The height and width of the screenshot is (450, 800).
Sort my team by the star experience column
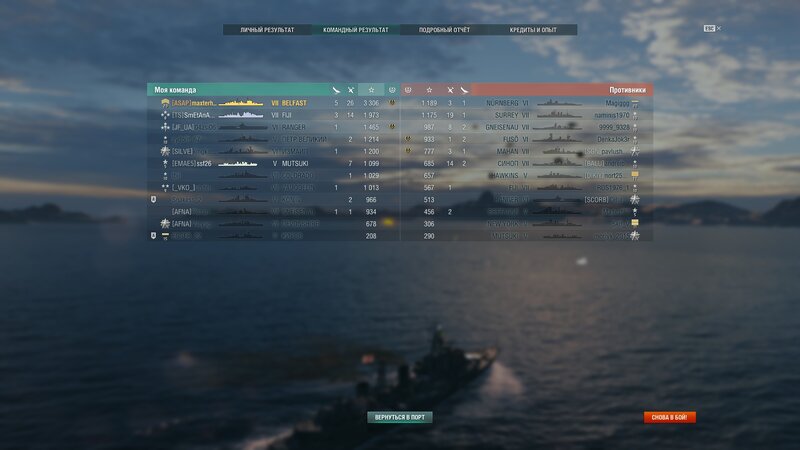[x=371, y=90]
